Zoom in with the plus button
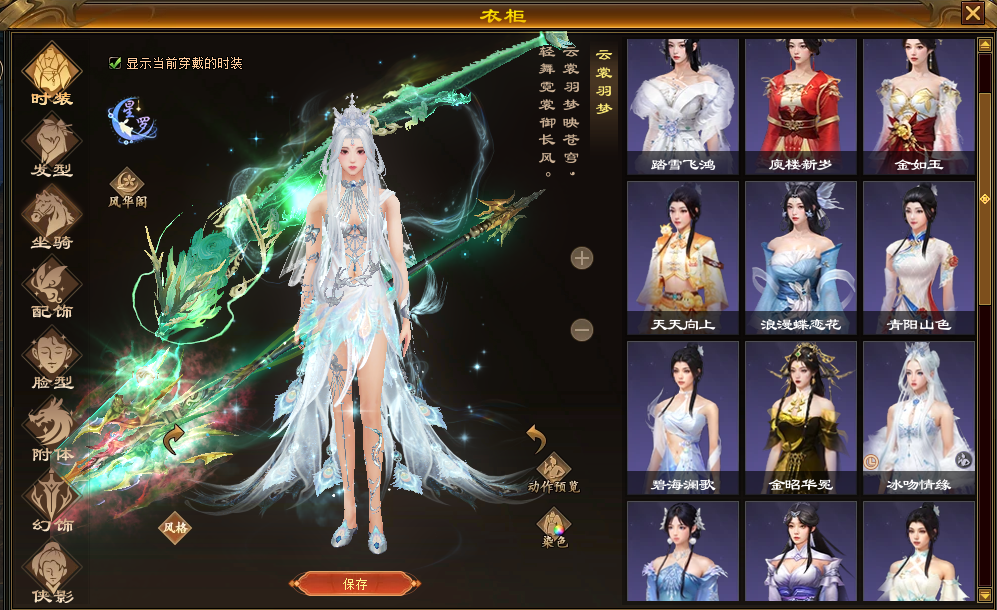This screenshot has height=610, width=997. click(582, 259)
